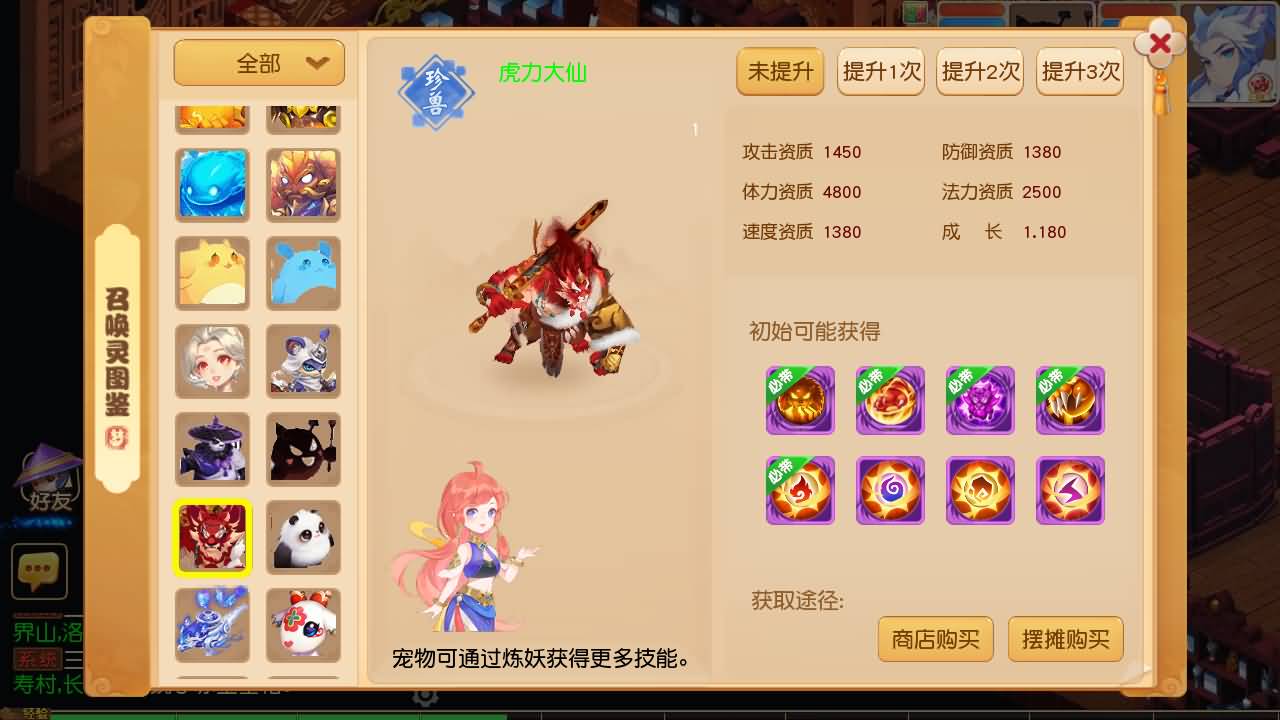Screen dimensions: 1280x720
Task: Open the chat bubble icon above 界山
Action: coord(39,573)
